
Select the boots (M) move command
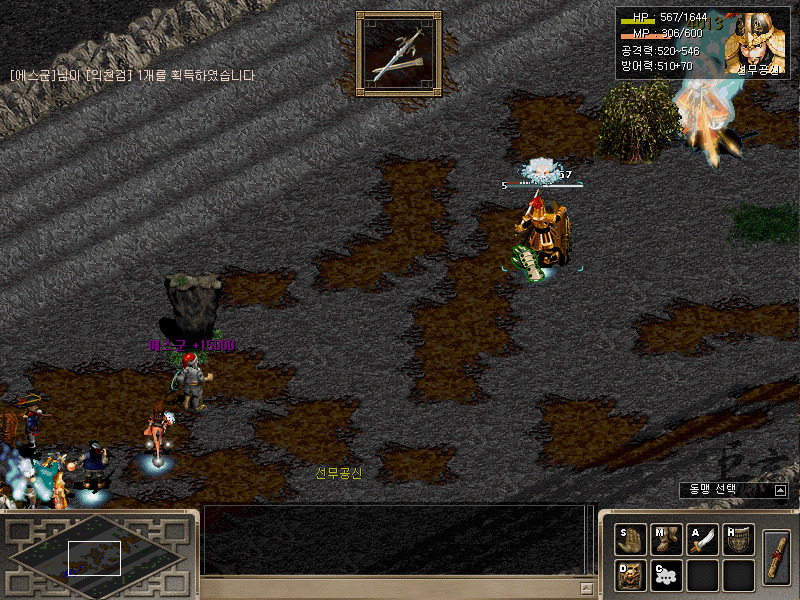click(x=666, y=540)
